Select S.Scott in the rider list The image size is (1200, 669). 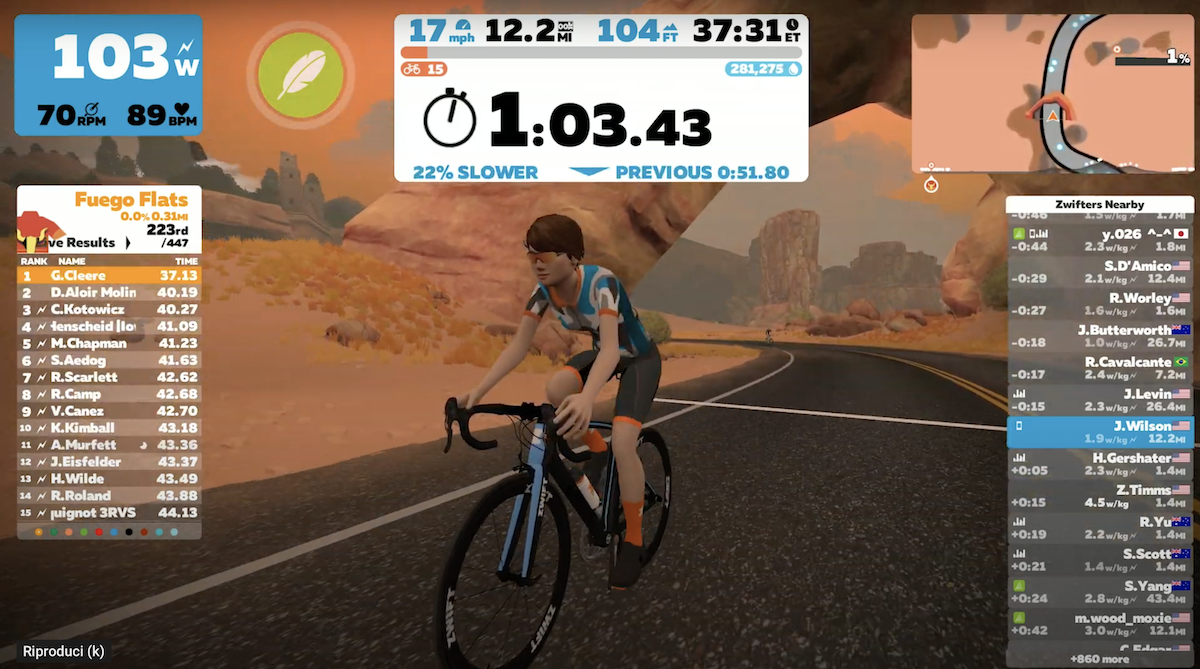(x=1100, y=560)
